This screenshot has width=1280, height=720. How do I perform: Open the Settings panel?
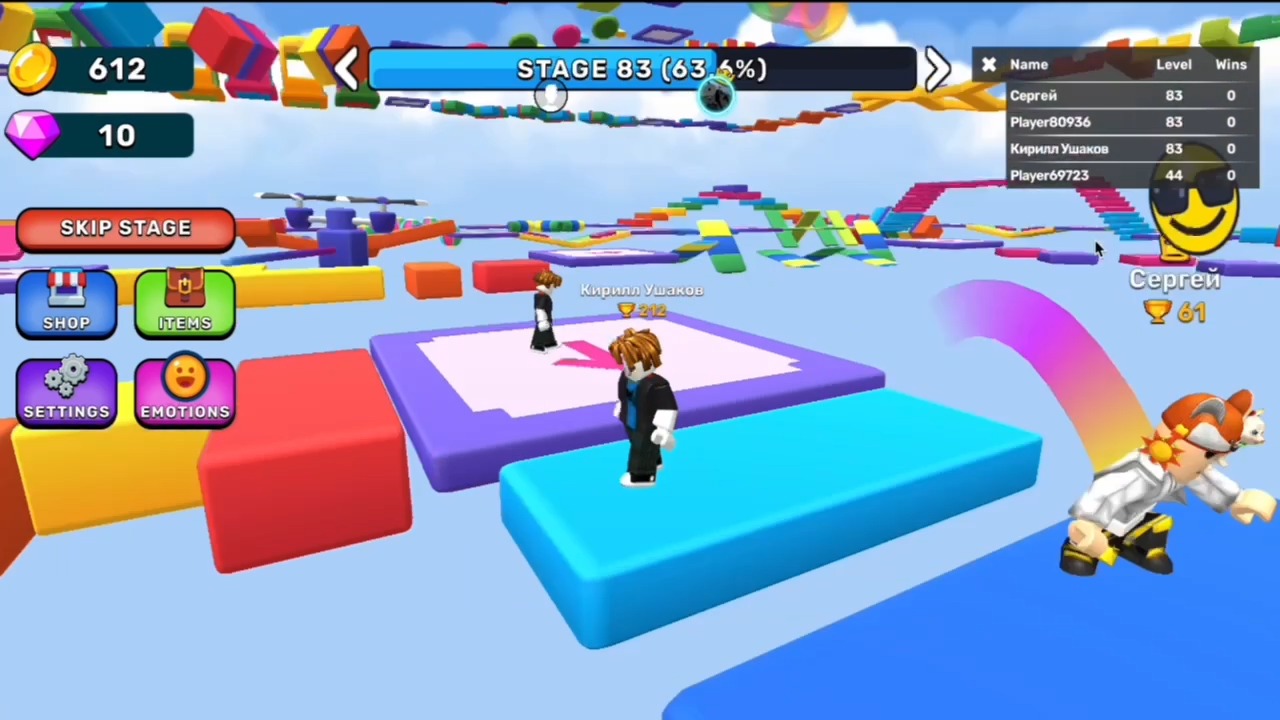pyautogui.click(x=65, y=390)
